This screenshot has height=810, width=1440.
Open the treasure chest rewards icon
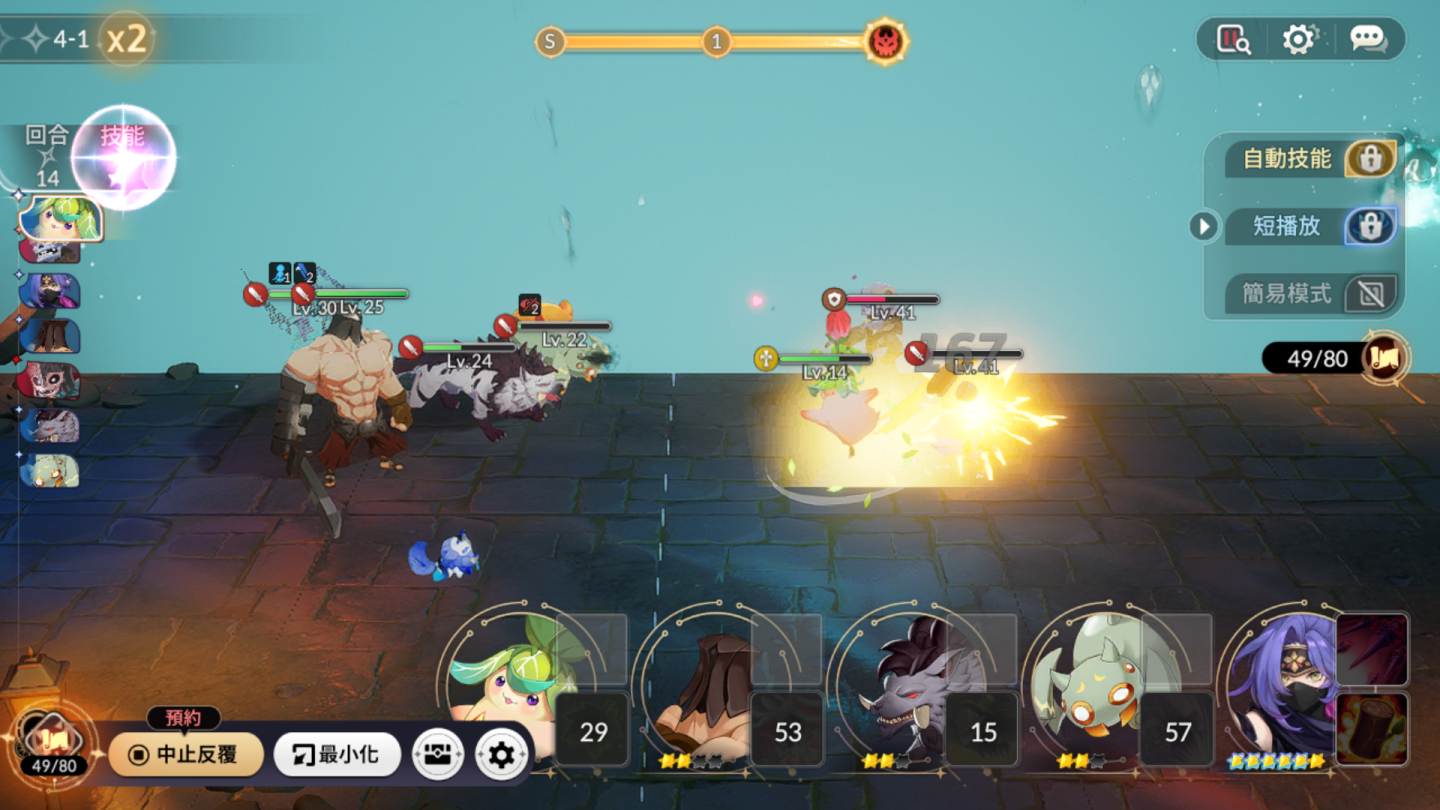(x=438, y=754)
